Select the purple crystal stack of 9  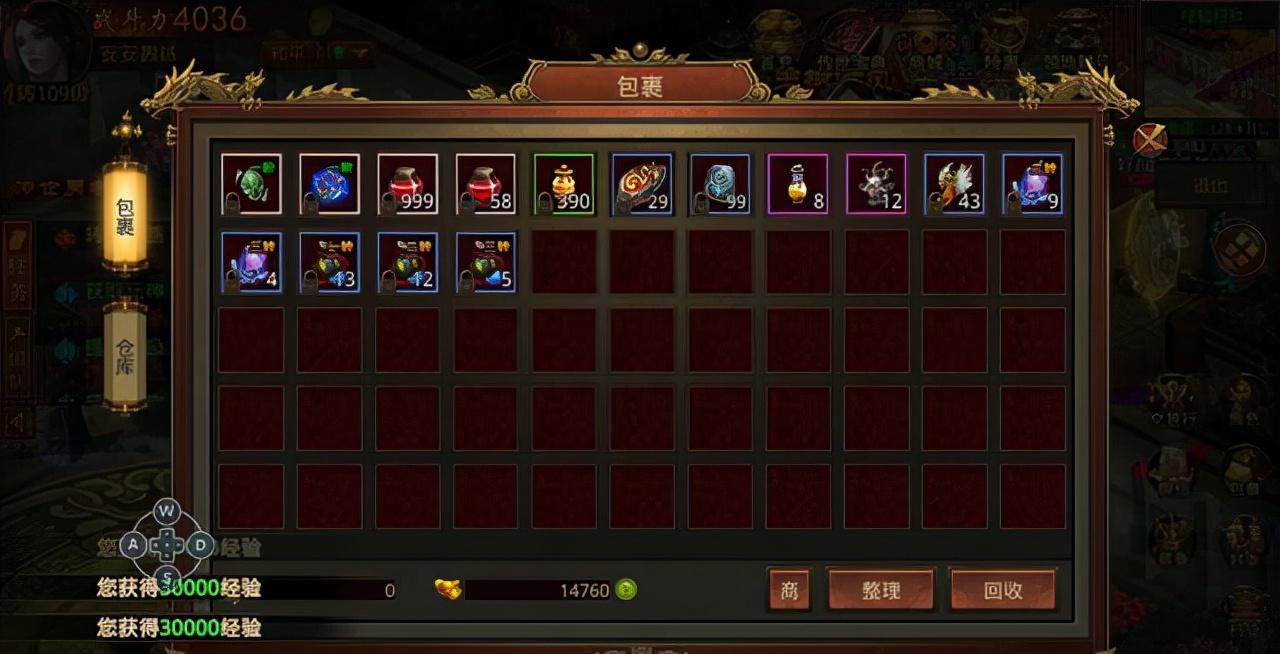[x=1033, y=184]
